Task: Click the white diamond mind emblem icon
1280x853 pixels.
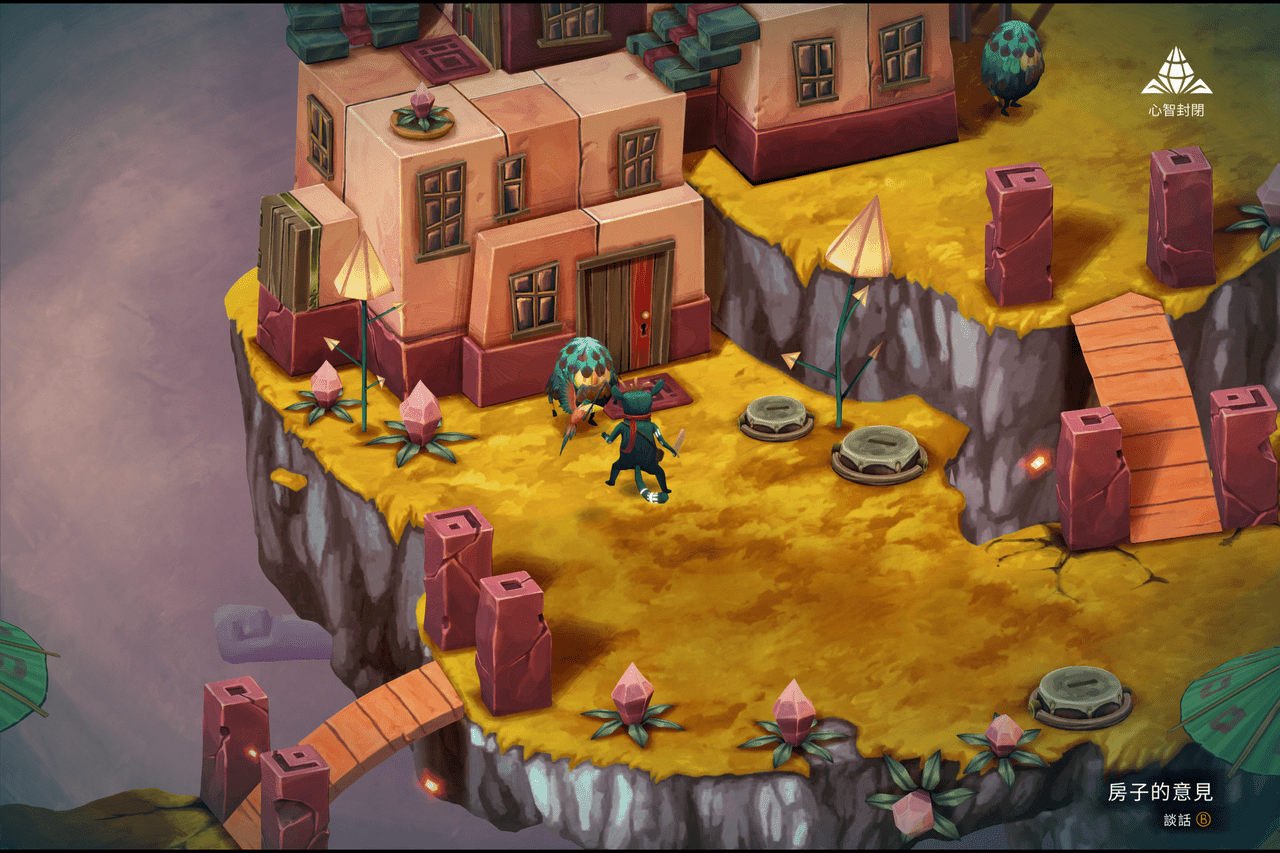Action: [x=1176, y=72]
